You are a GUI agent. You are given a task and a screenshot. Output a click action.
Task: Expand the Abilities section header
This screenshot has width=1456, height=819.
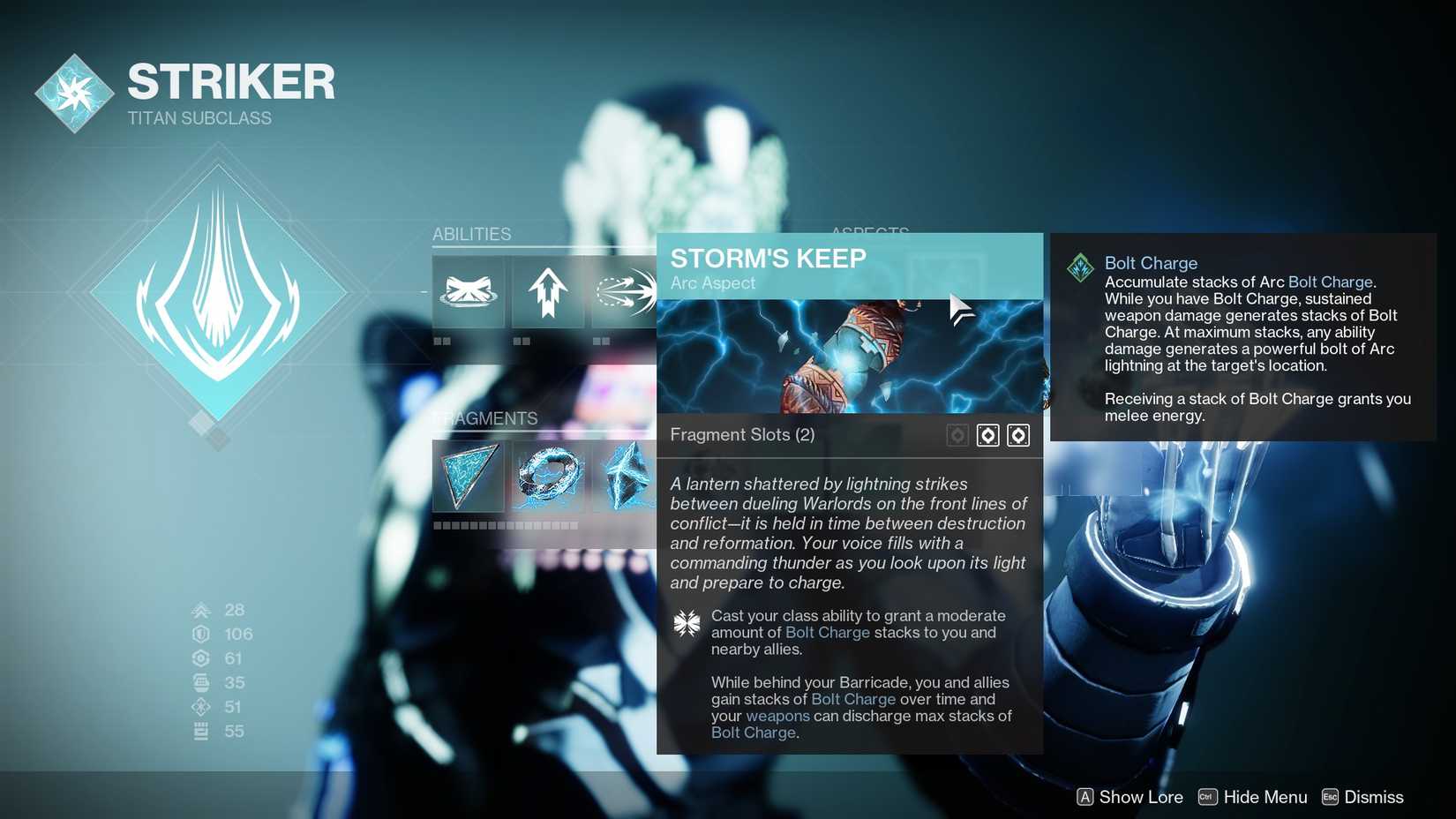(x=472, y=234)
